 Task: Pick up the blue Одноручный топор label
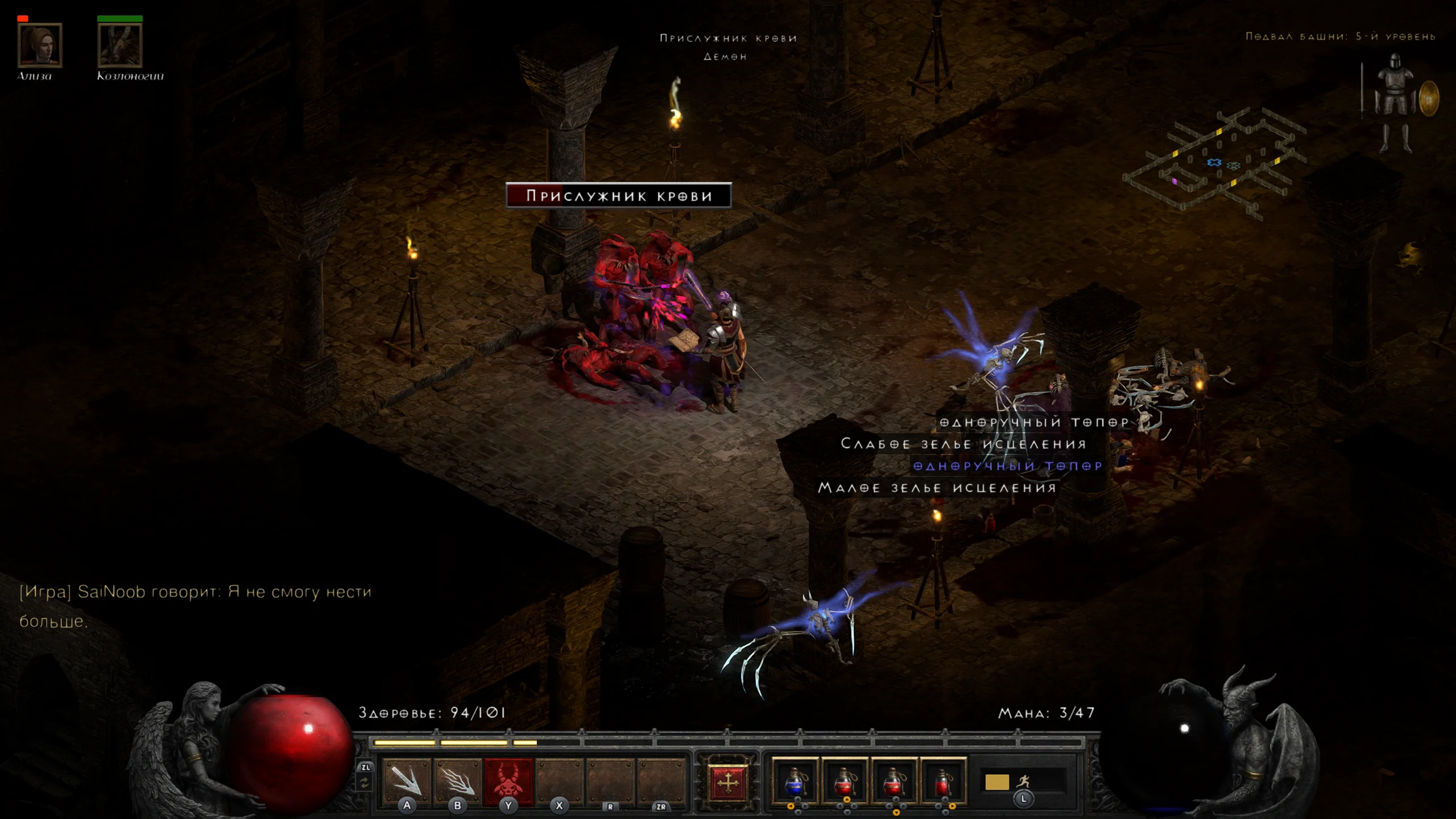click(x=1007, y=466)
